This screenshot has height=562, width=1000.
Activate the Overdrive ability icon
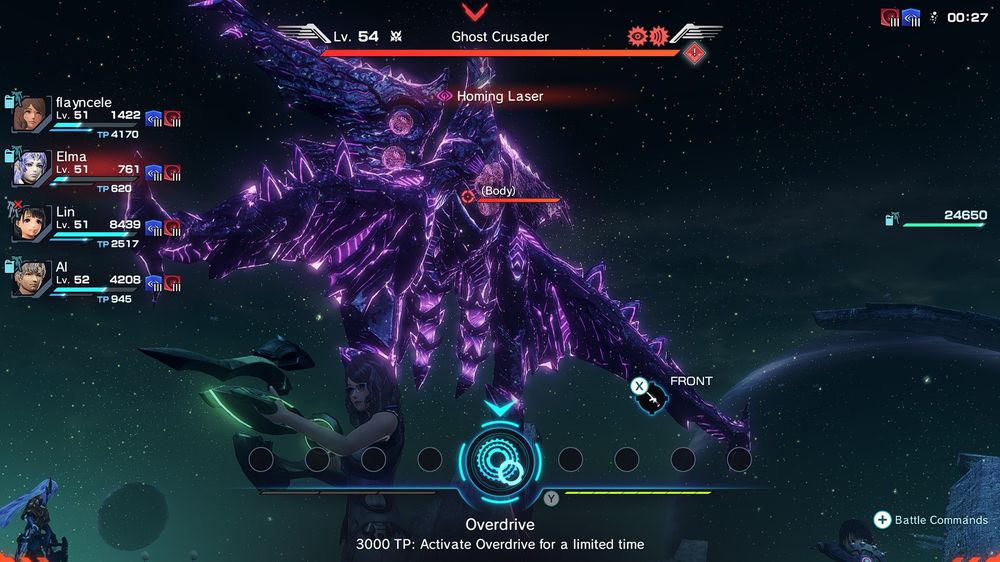[x=499, y=459]
